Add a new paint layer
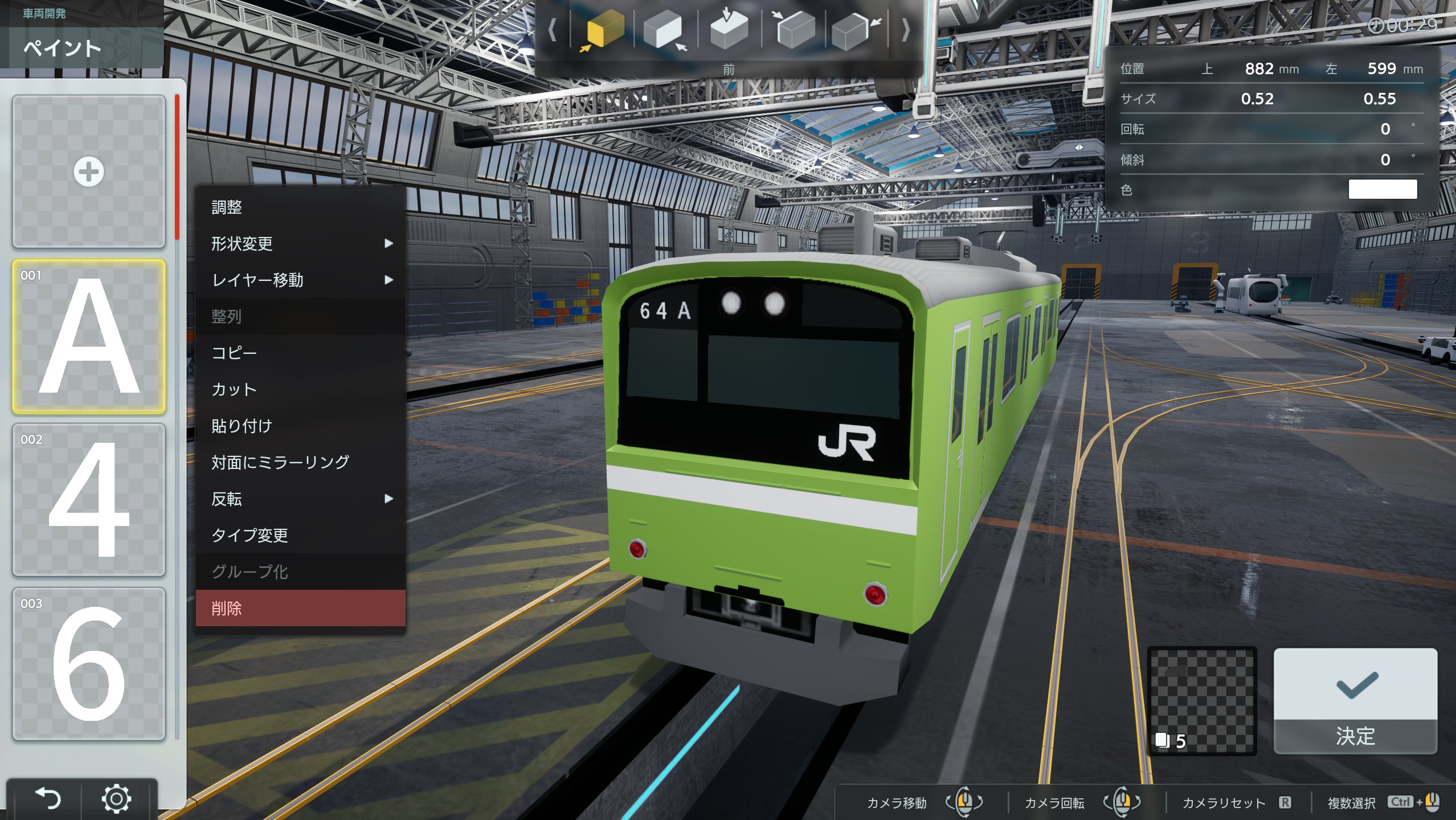This screenshot has width=1456, height=820. coord(89,172)
